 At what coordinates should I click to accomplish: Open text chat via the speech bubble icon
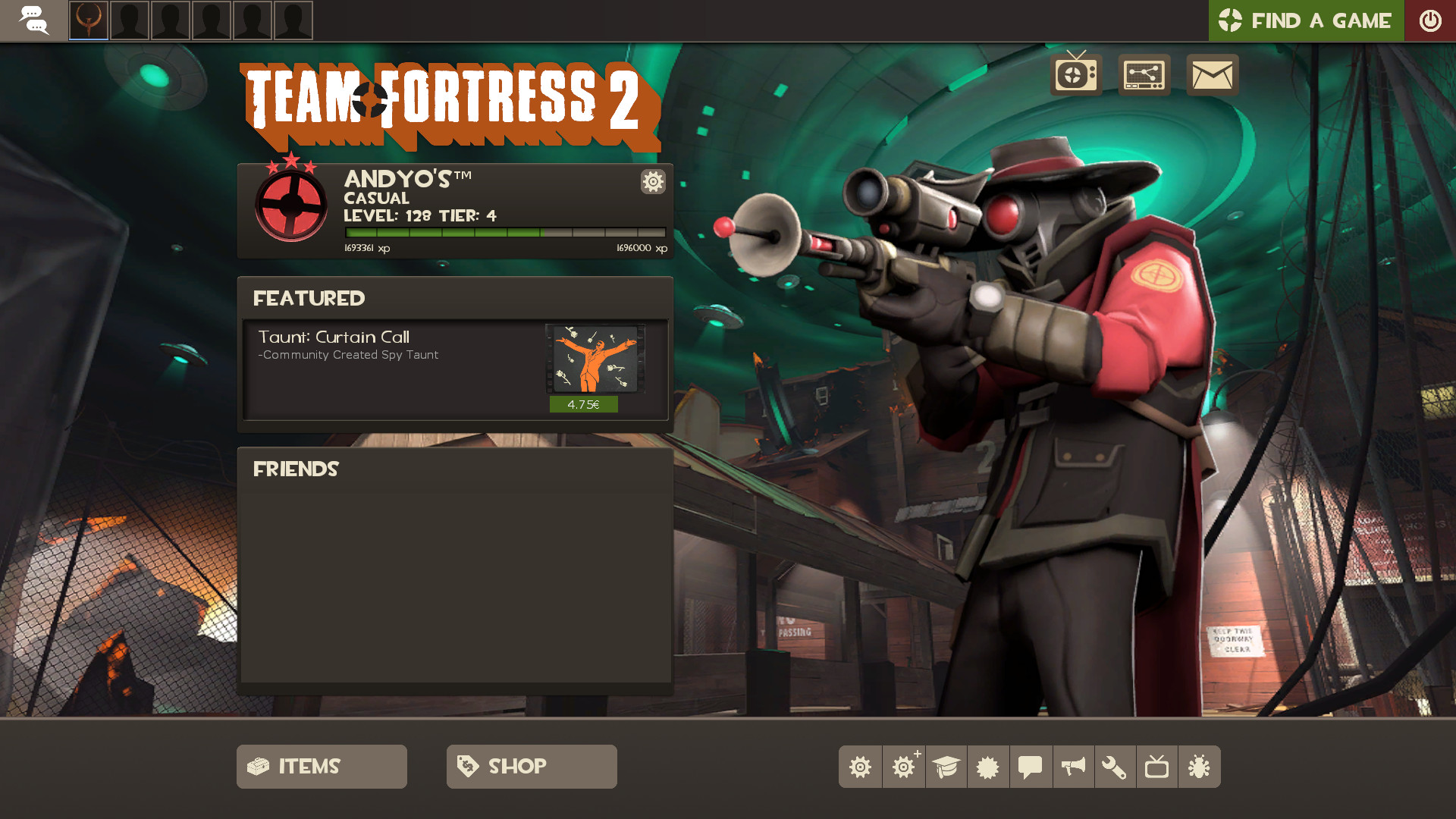click(x=1029, y=767)
